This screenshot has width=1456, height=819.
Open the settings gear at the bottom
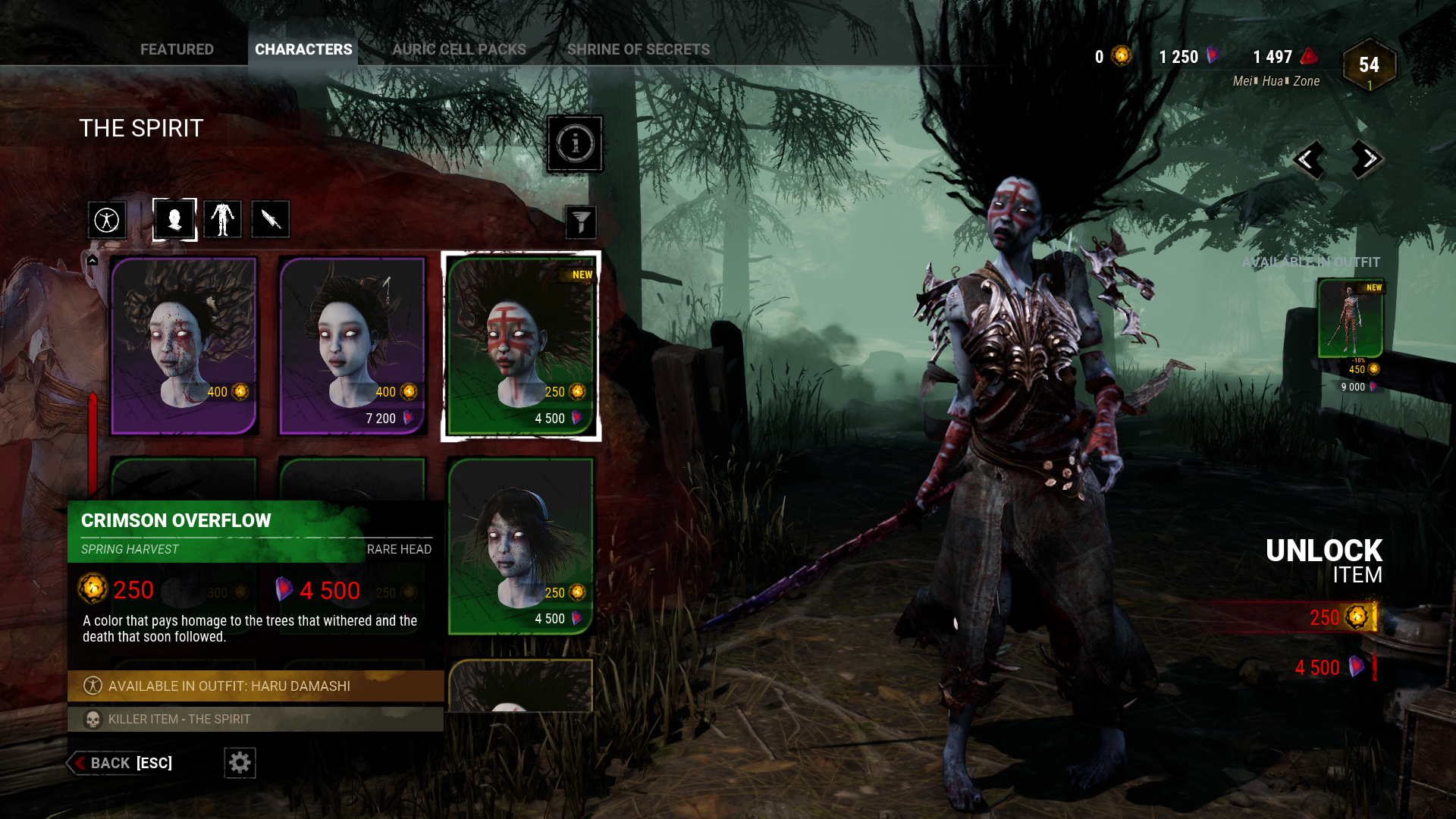(240, 763)
